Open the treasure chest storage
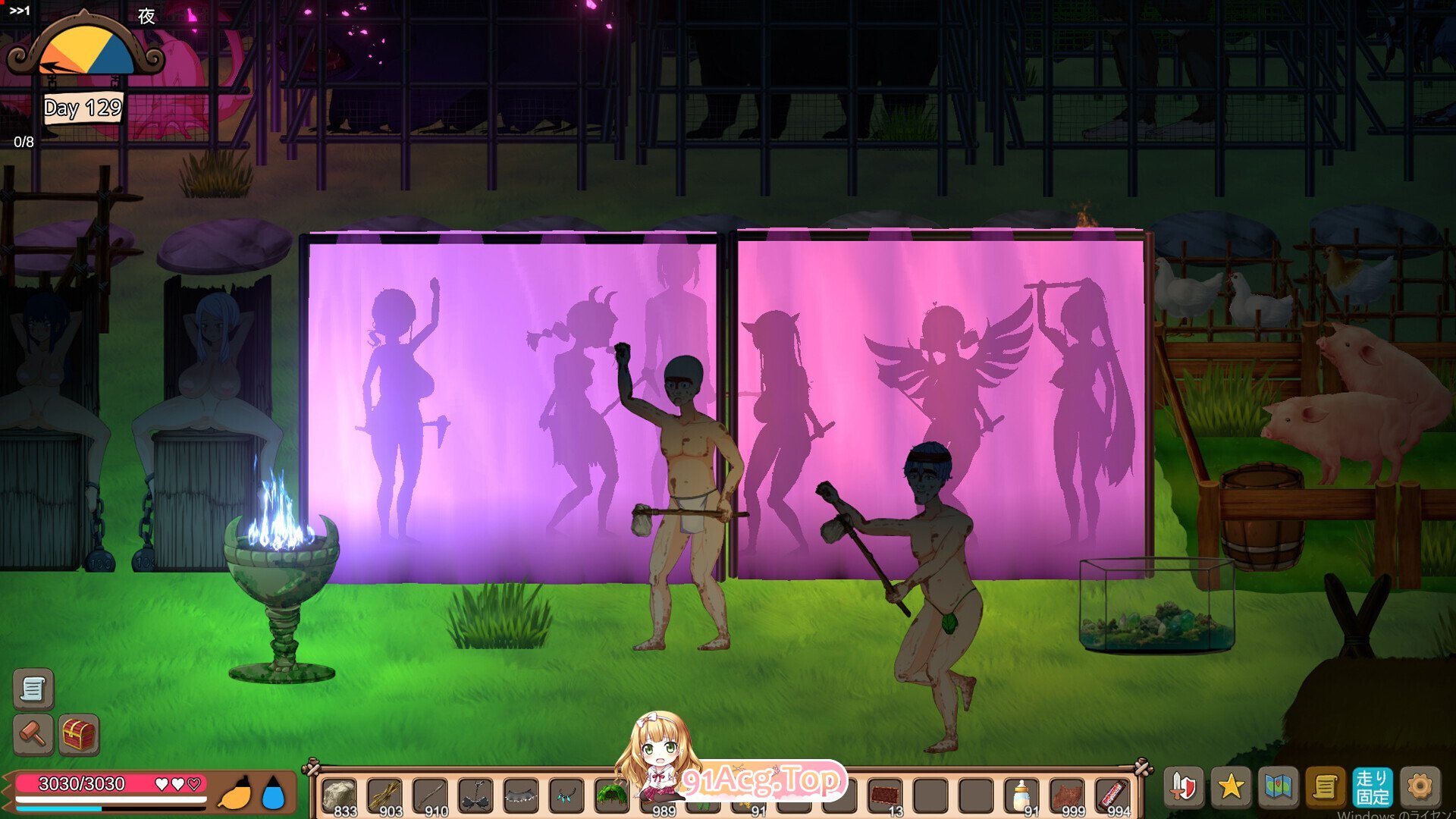The height and width of the screenshot is (819, 1456). point(79,735)
